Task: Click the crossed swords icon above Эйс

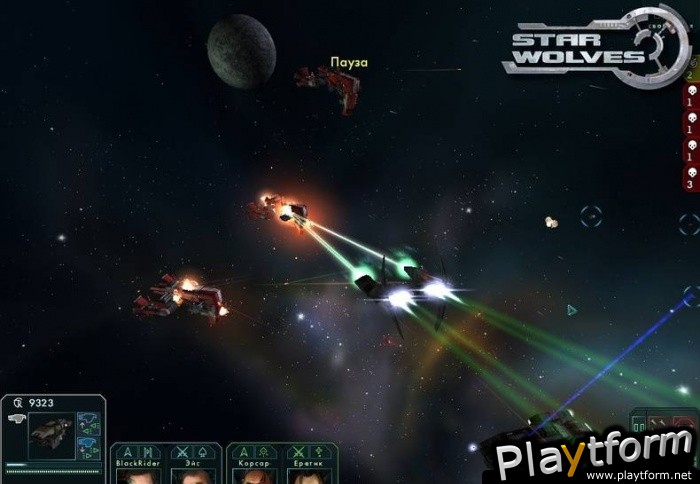Action: coord(182,452)
